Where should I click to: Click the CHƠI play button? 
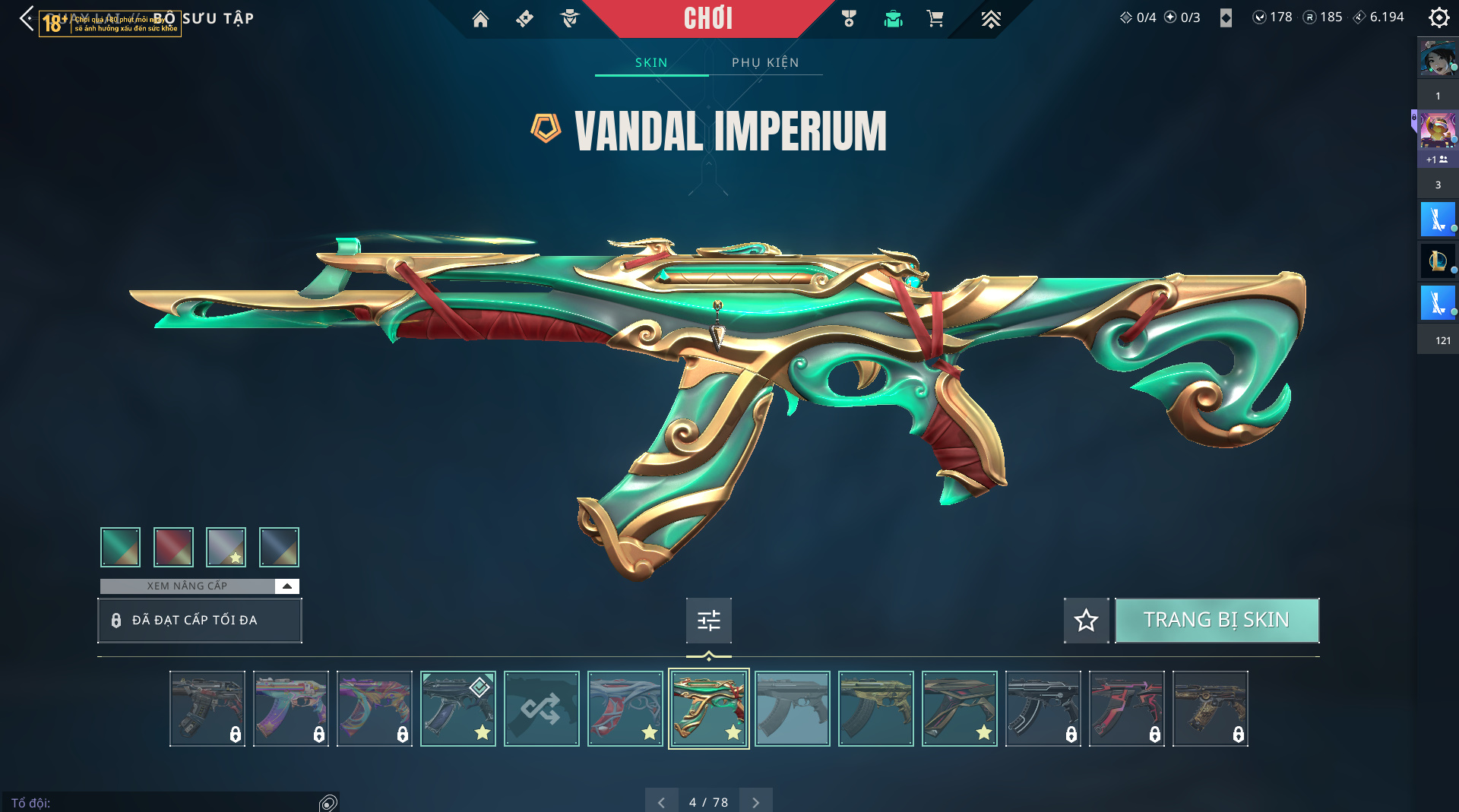[707, 19]
